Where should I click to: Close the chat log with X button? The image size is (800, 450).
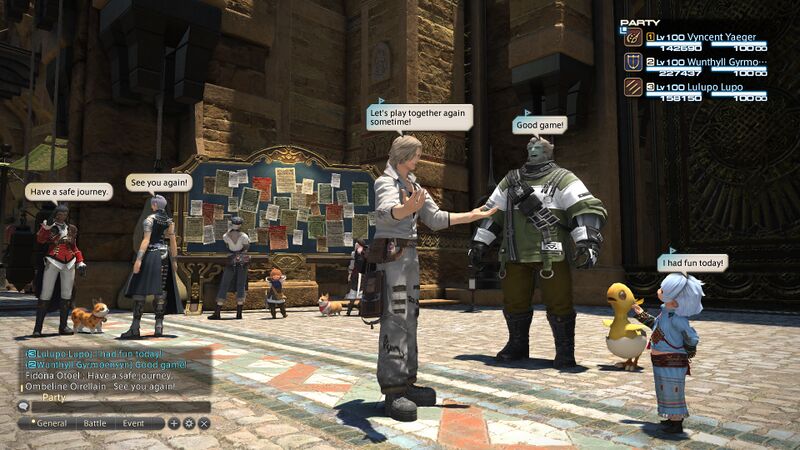click(x=203, y=423)
